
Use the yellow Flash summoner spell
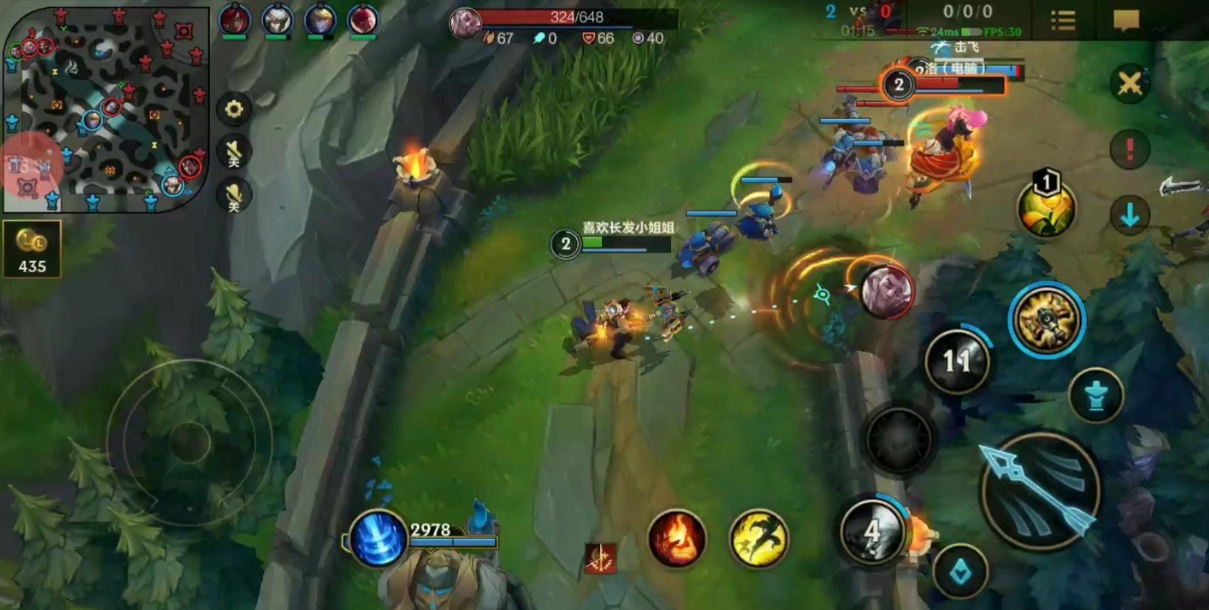pos(759,538)
